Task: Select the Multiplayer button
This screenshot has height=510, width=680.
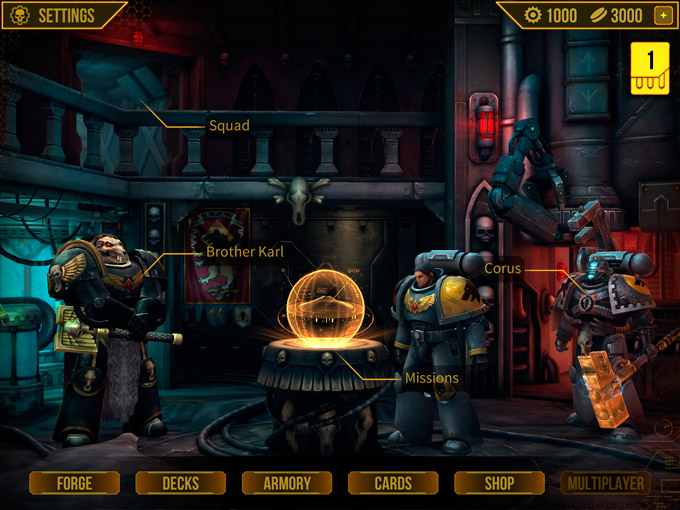Action: [605, 483]
